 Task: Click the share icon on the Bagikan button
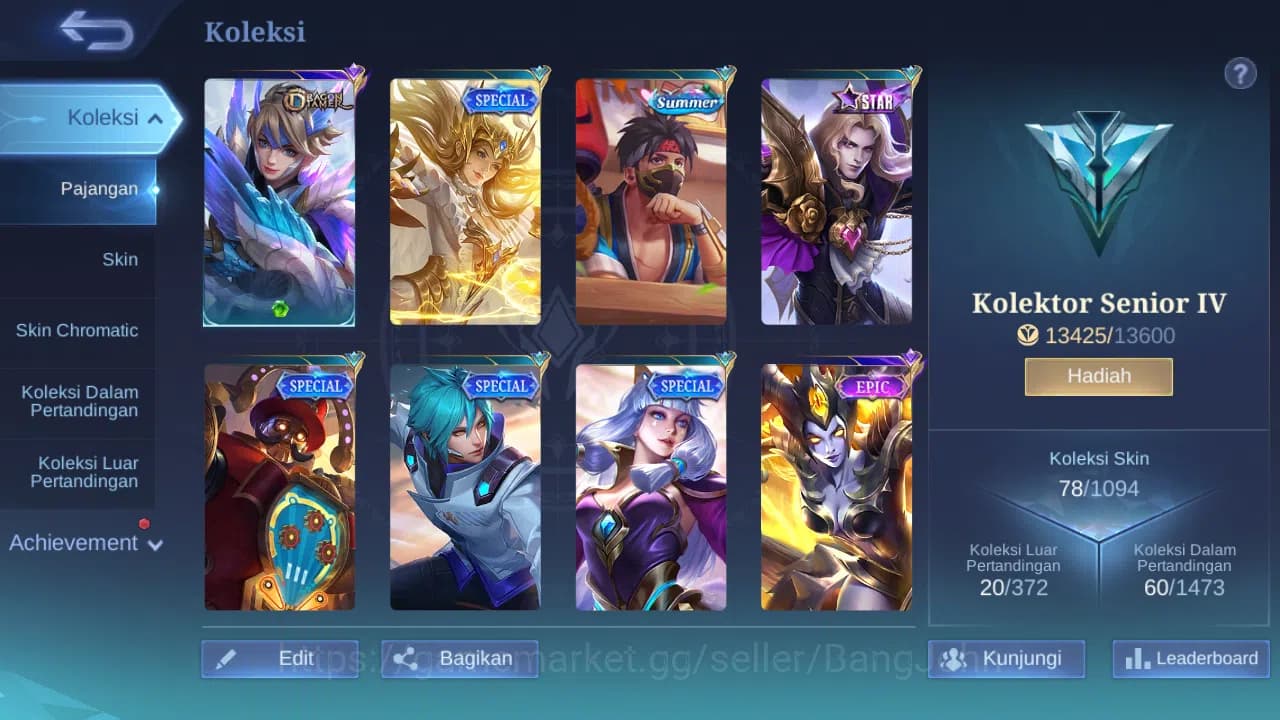[407, 658]
